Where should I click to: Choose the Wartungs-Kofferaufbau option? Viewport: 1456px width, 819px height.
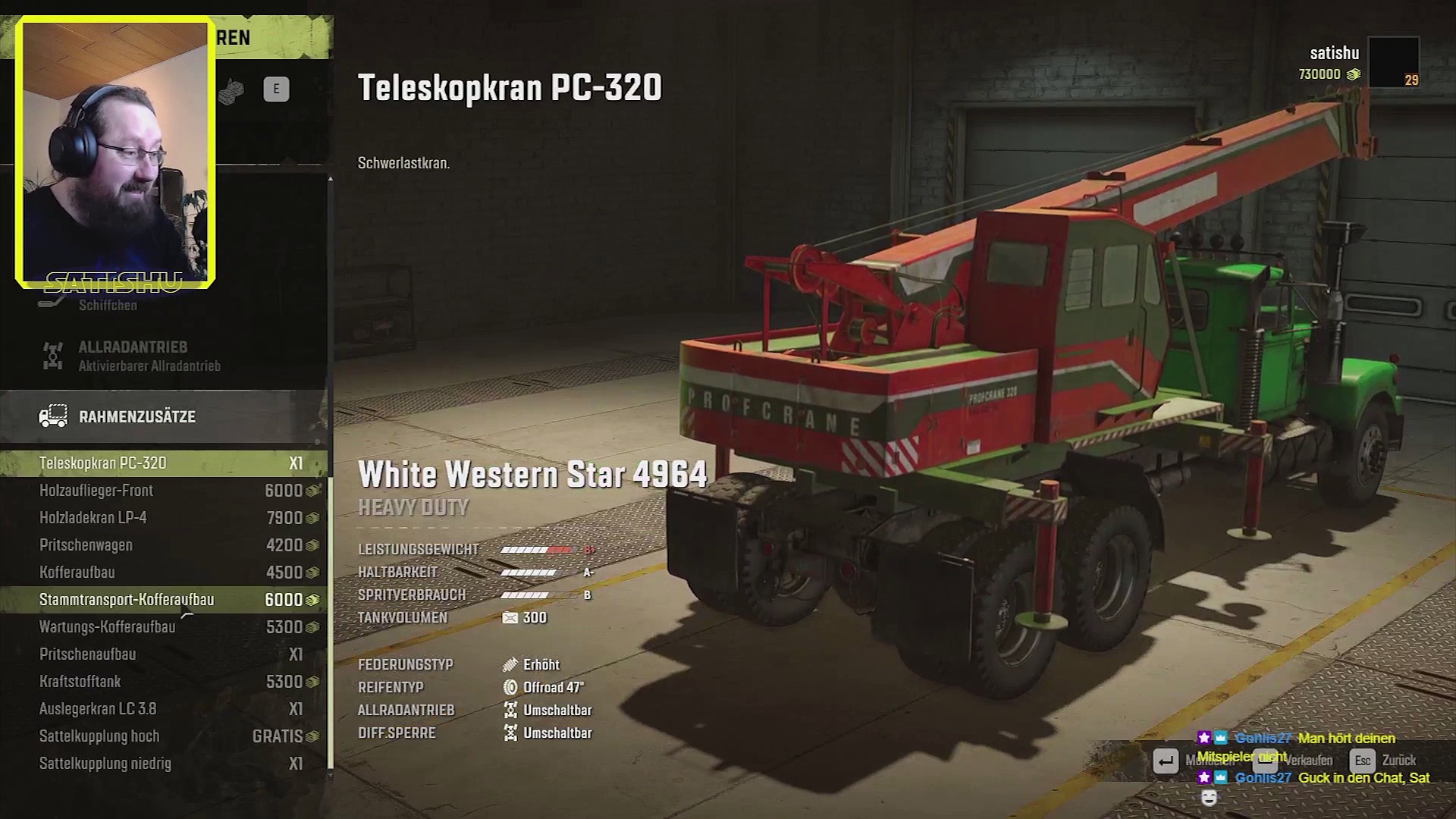click(x=163, y=627)
